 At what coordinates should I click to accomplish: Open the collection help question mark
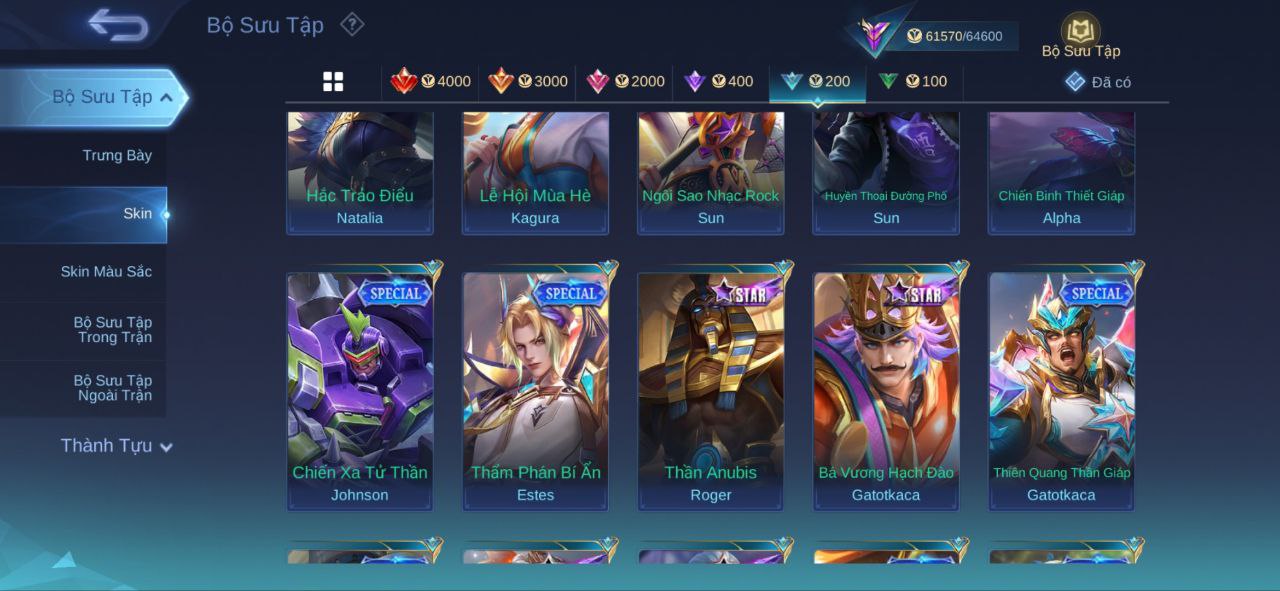(x=352, y=24)
